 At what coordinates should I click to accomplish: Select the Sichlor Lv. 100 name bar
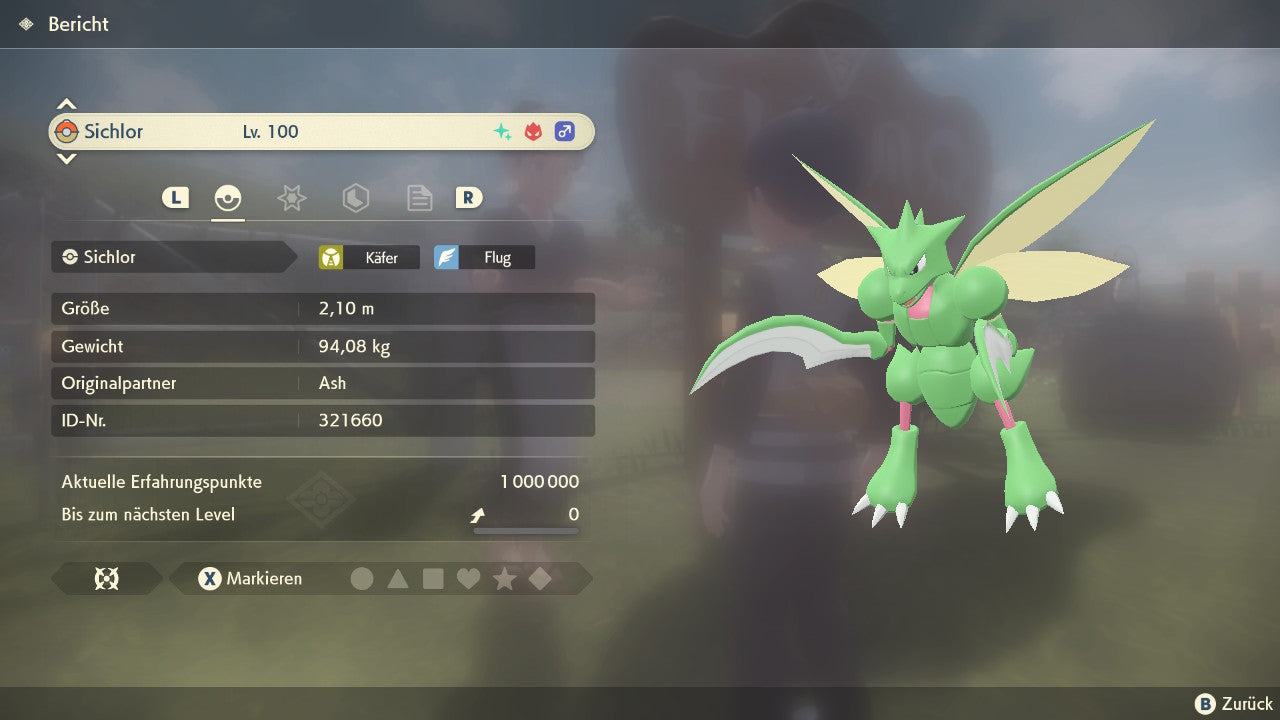point(321,132)
